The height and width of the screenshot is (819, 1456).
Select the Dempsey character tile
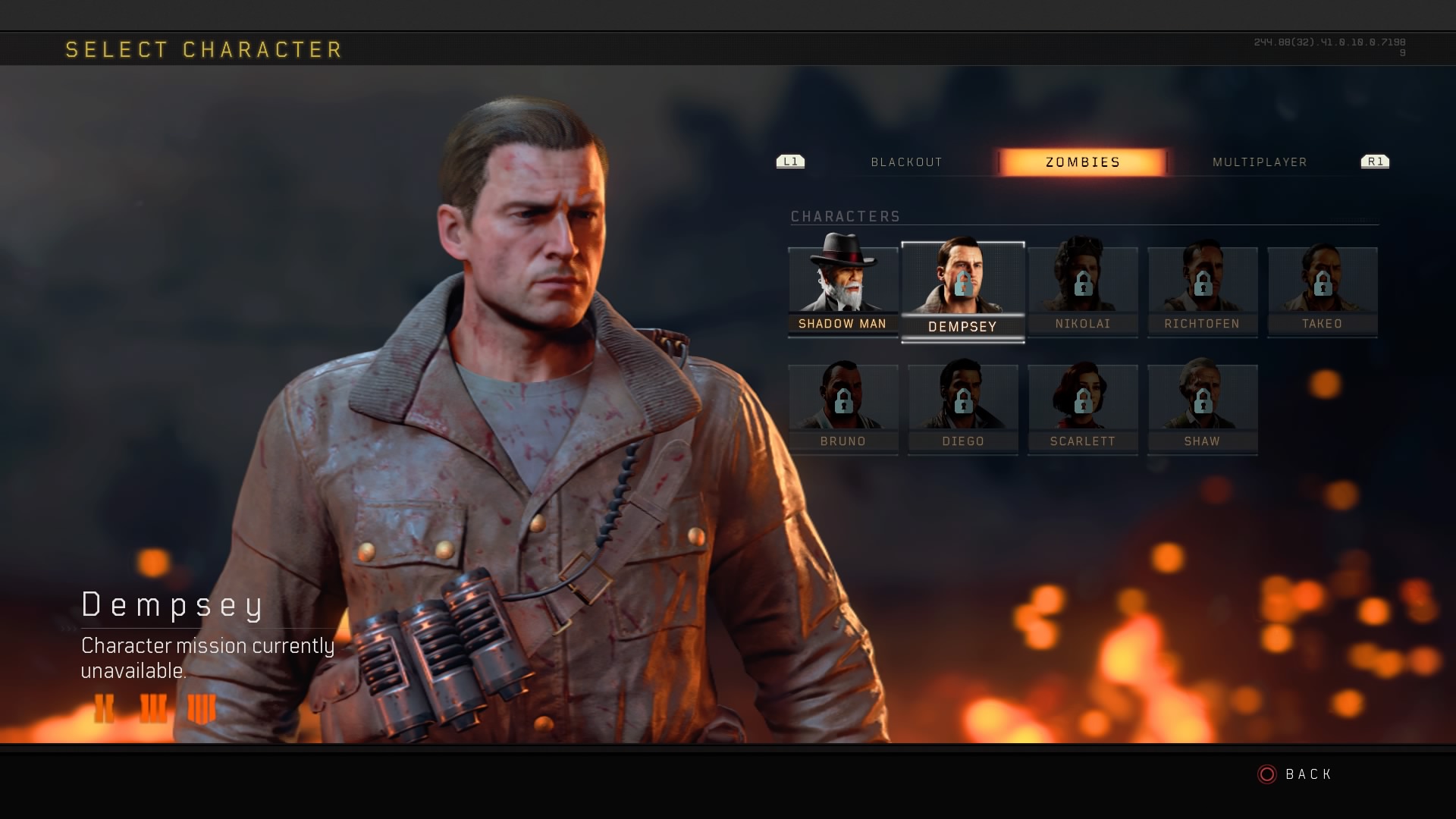(962, 291)
